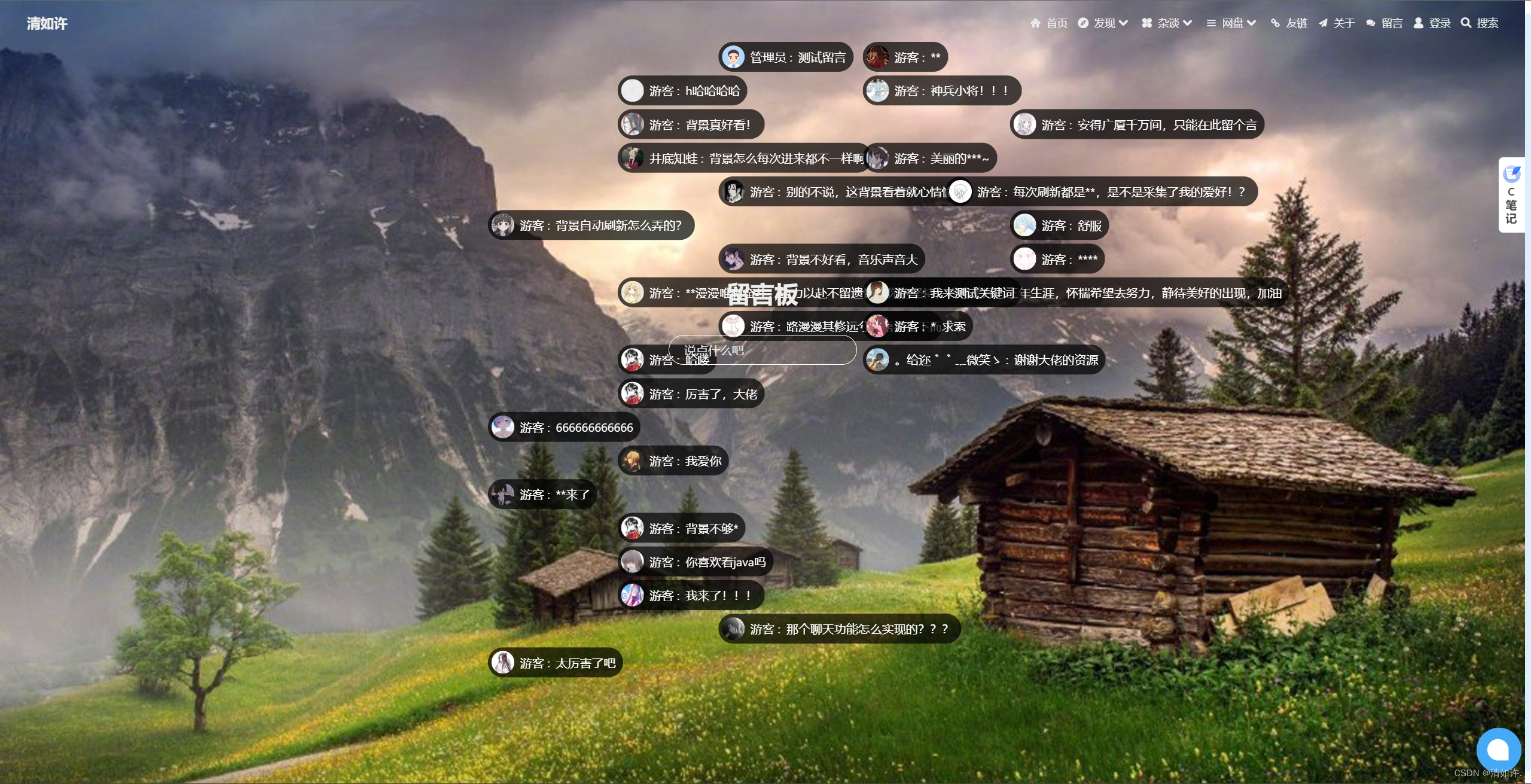
Task: Open the C笔记 side widget
Action: pos(1511,195)
